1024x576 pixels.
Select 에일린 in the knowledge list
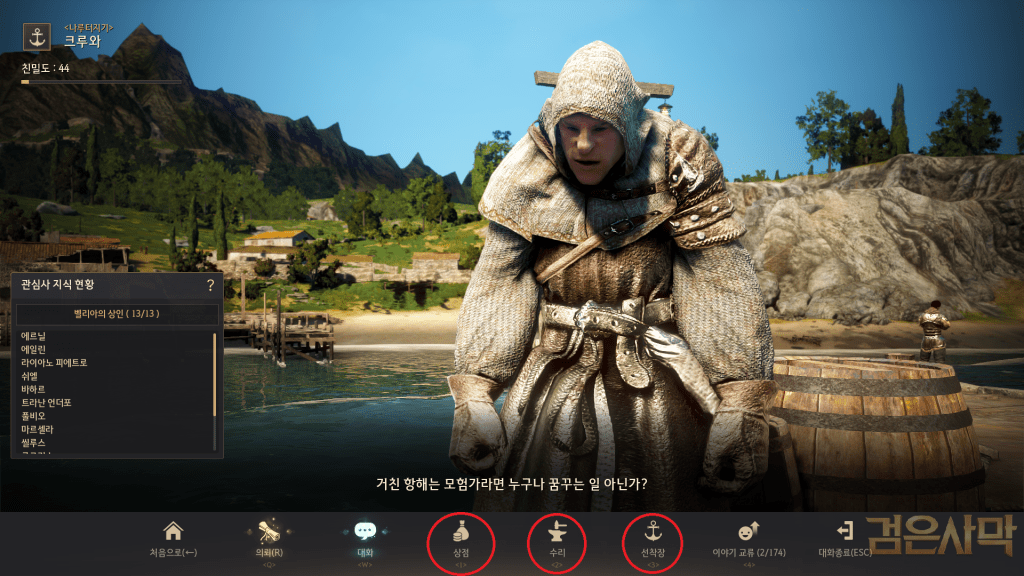[34, 349]
